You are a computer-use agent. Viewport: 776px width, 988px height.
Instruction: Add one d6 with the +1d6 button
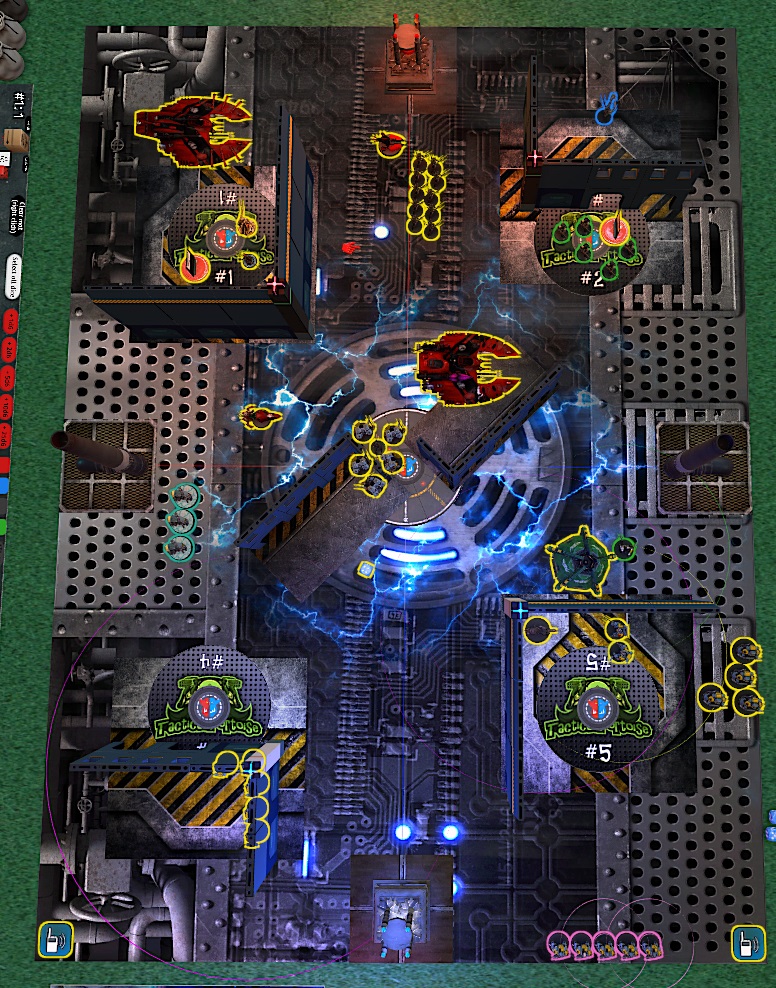coord(11,322)
